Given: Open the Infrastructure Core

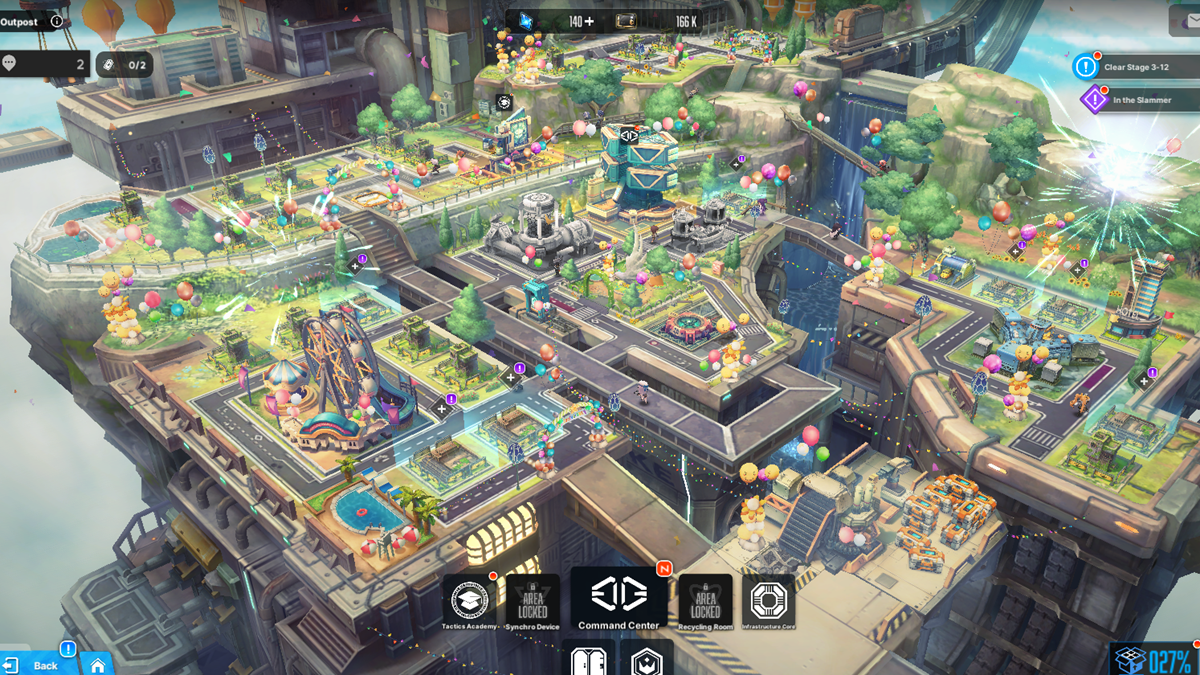Looking at the screenshot, I should [769, 601].
